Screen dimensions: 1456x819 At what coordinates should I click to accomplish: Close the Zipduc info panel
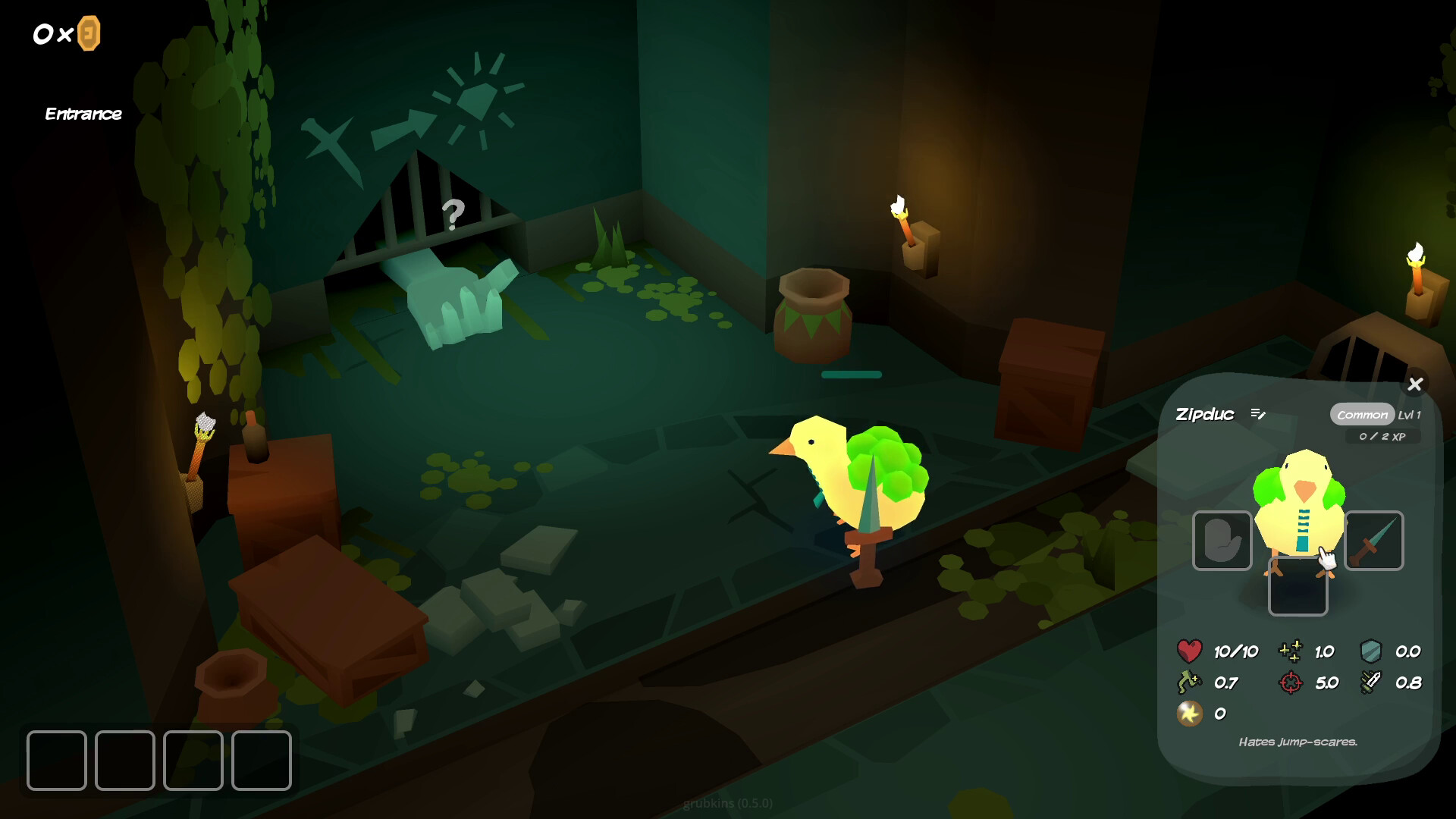(1416, 384)
